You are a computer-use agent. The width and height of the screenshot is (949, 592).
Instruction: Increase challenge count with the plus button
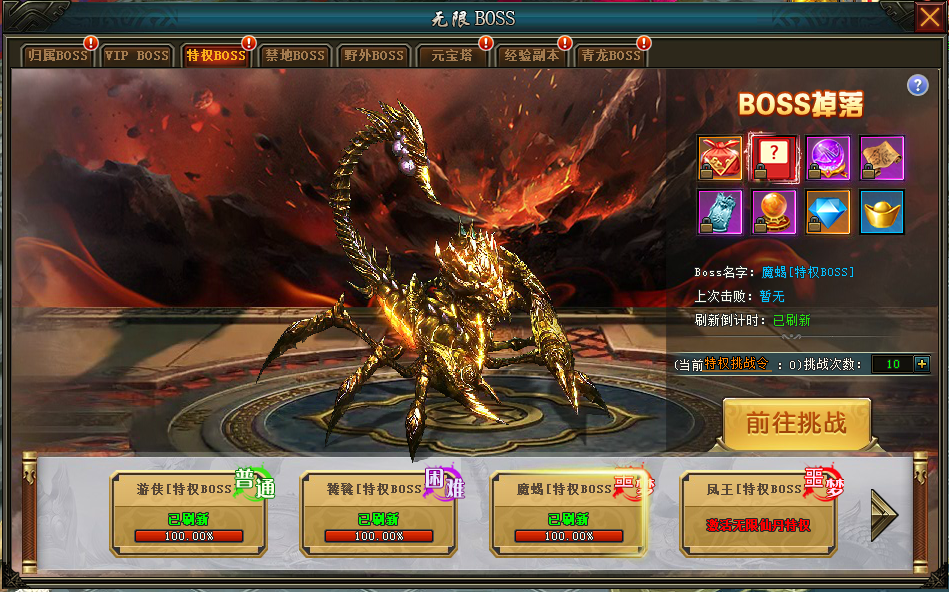click(x=922, y=364)
